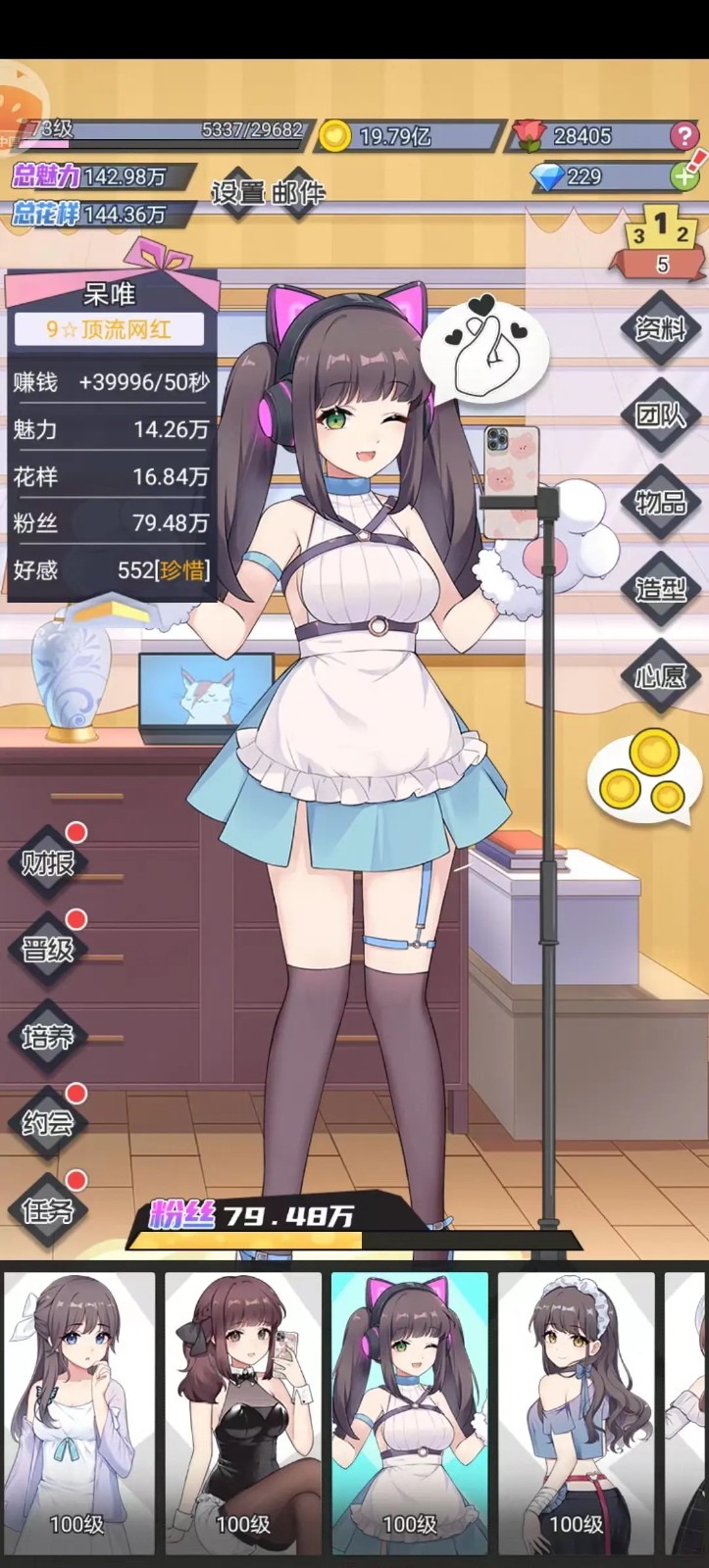Open the 培养 training menu
This screenshot has height=1568, width=709.
(47, 1036)
